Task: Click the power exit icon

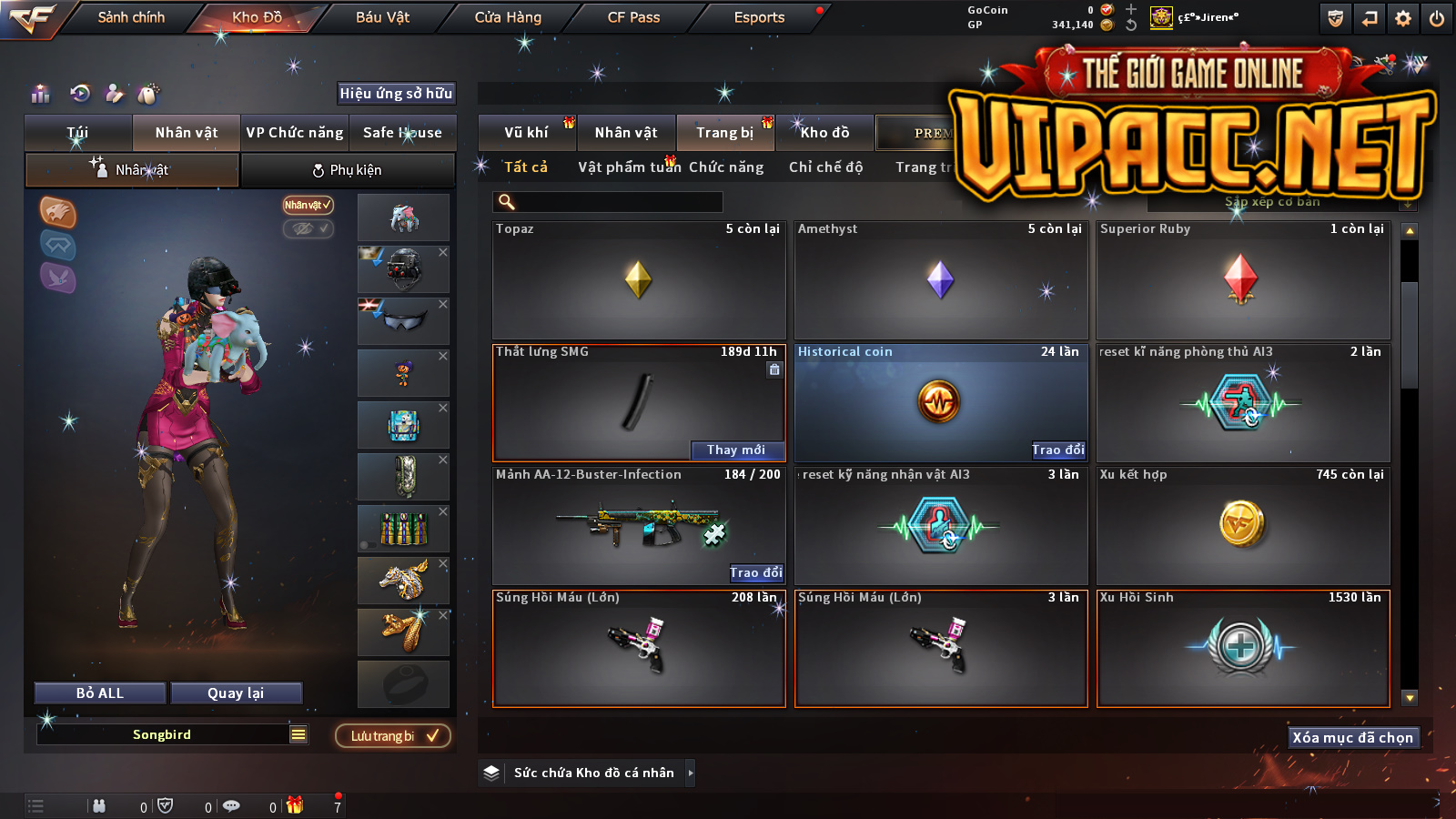Action: 1437,18
